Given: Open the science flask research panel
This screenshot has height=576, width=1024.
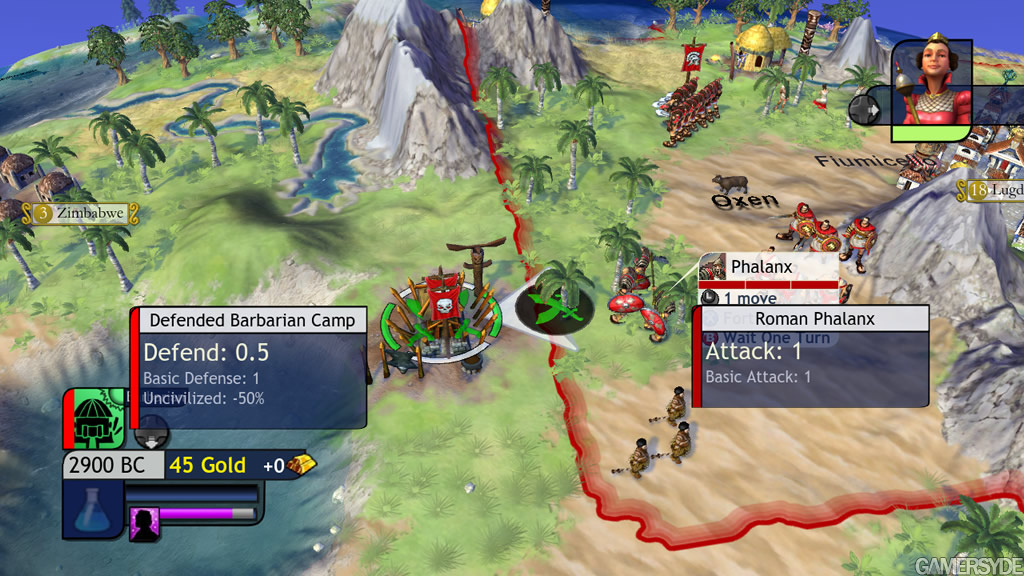Looking at the screenshot, I should [x=91, y=509].
